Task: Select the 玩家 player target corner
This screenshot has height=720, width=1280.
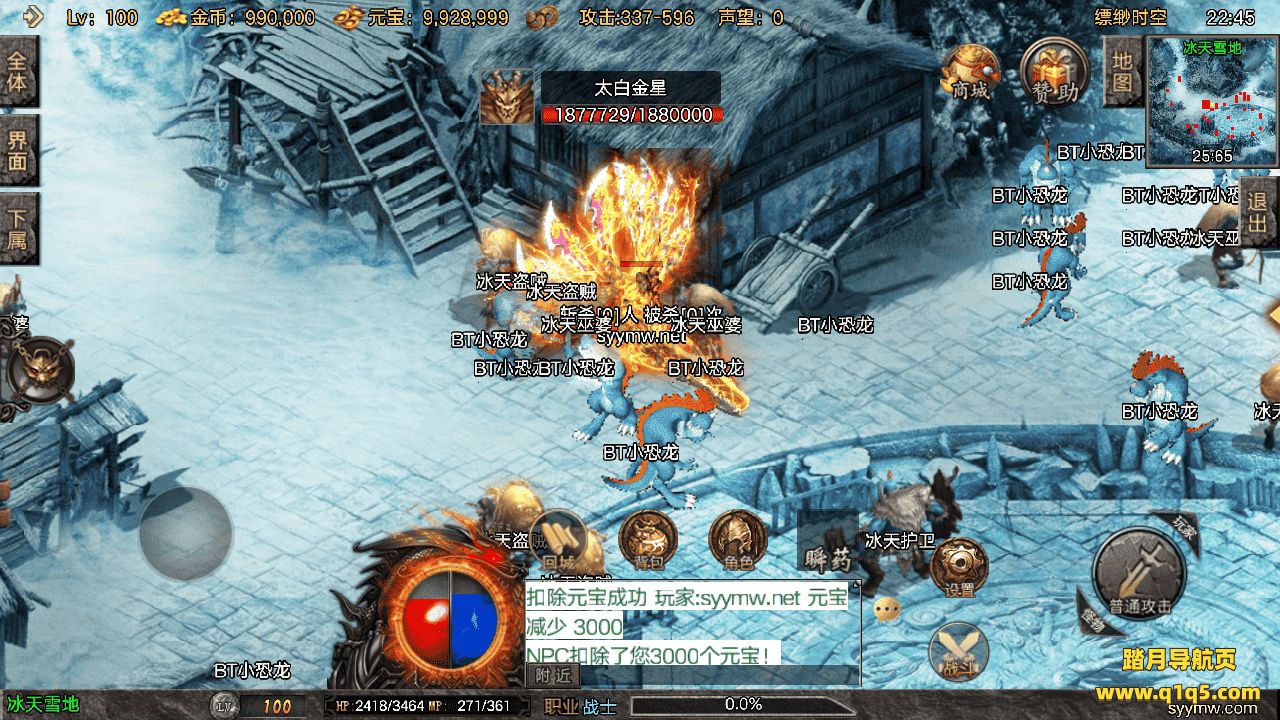Action: click(1181, 527)
